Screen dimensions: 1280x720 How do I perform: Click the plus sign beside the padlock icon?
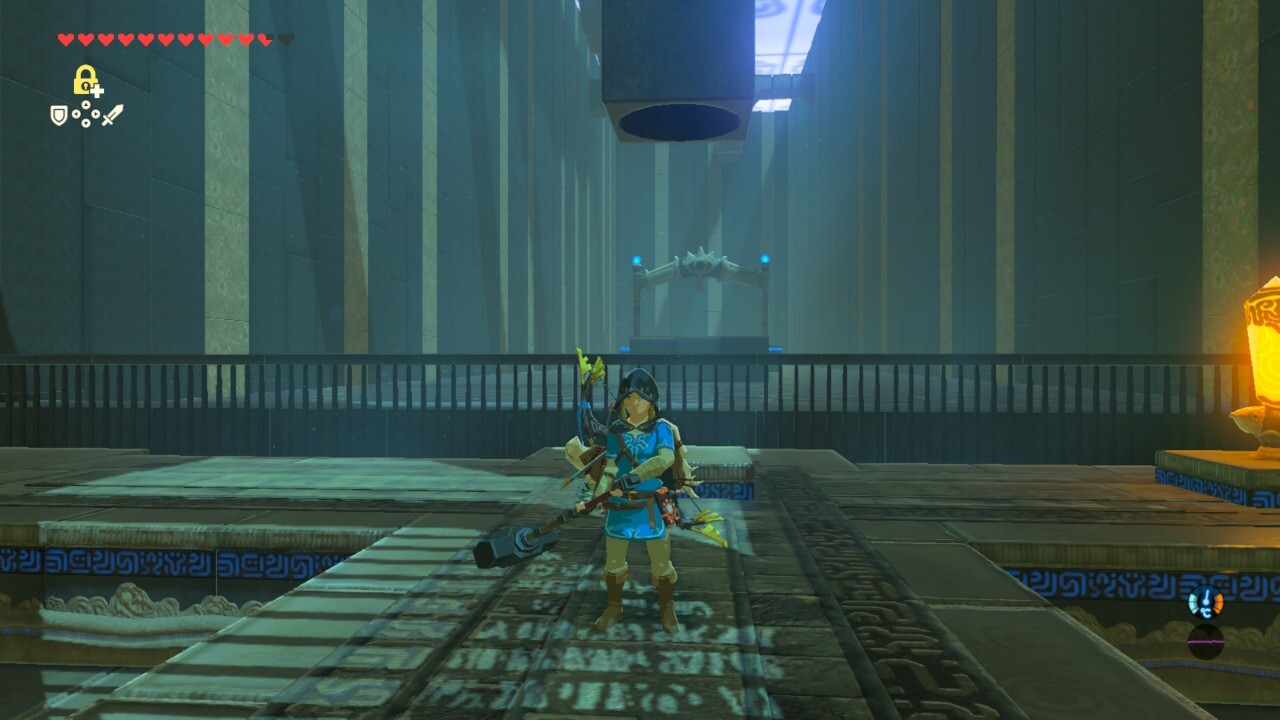pos(98,92)
